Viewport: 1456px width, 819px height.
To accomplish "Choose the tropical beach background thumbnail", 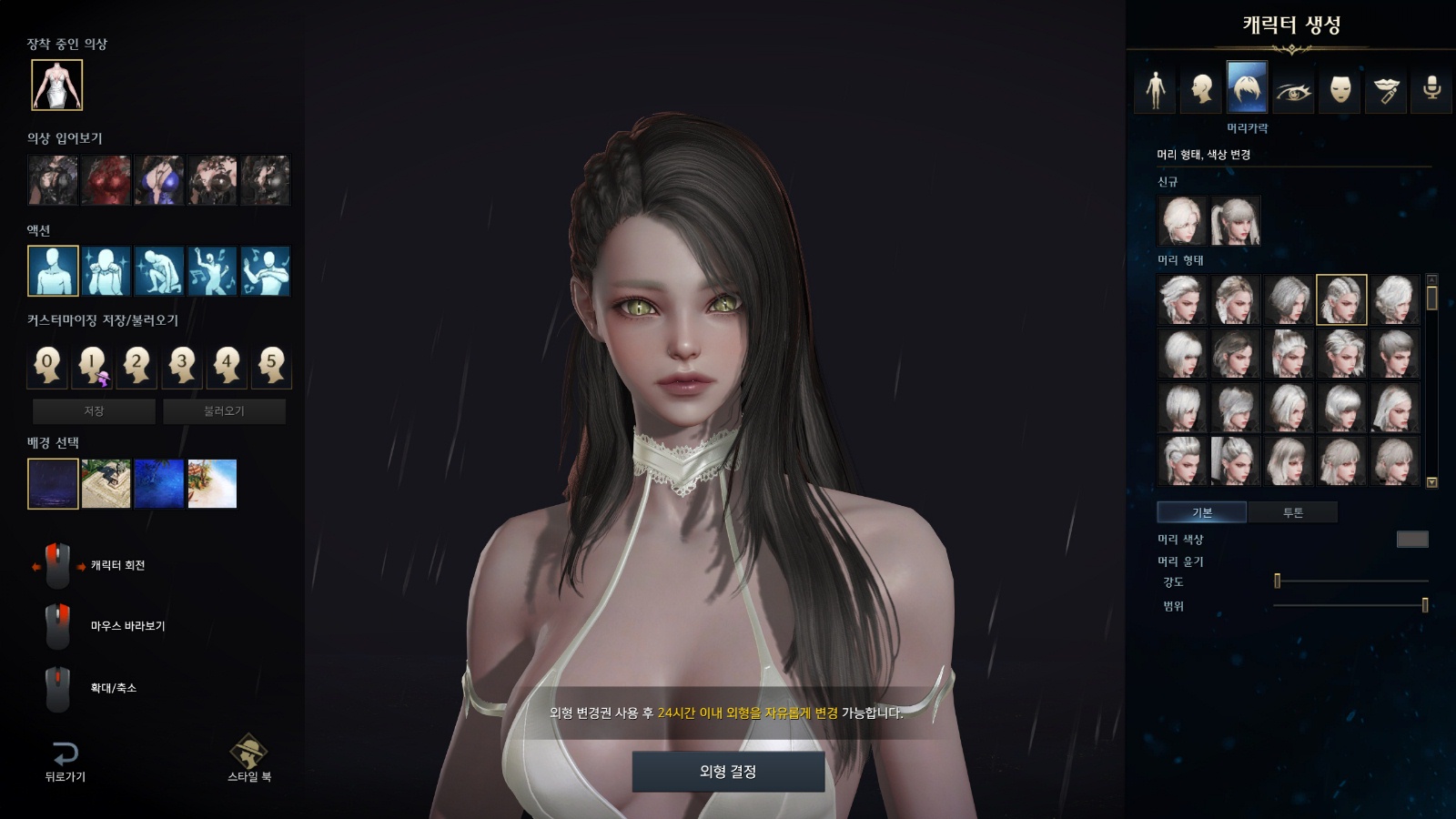I will click(212, 483).
